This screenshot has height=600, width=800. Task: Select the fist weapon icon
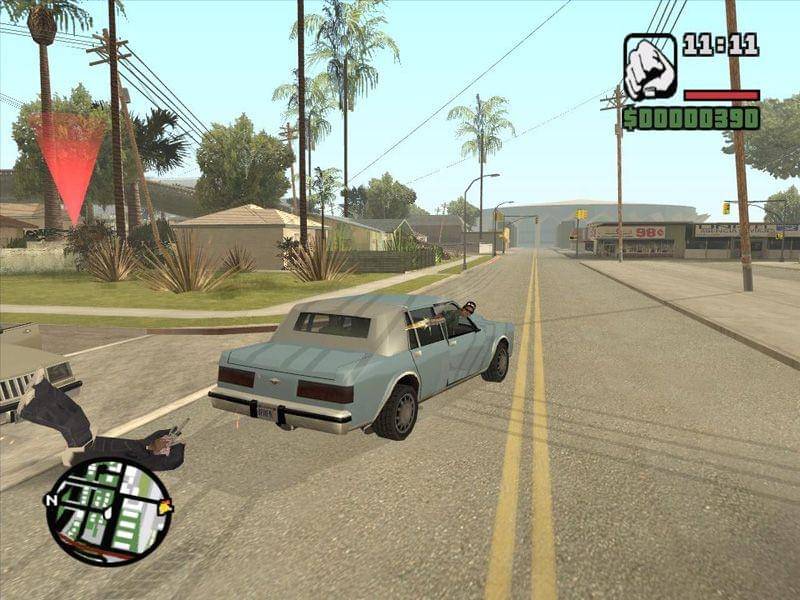pos(650,67)
